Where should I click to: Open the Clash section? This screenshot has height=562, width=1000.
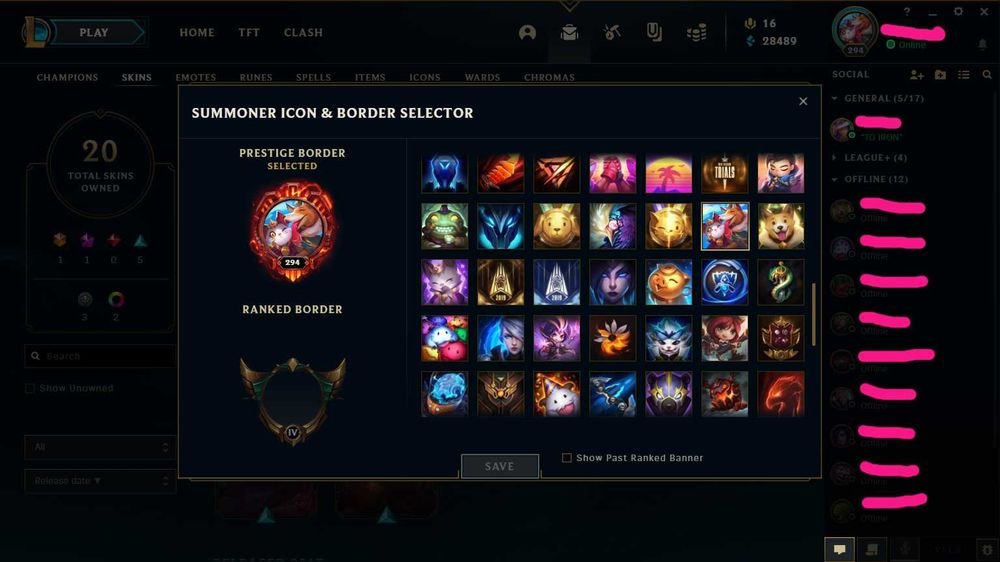[x=303, y=33]
